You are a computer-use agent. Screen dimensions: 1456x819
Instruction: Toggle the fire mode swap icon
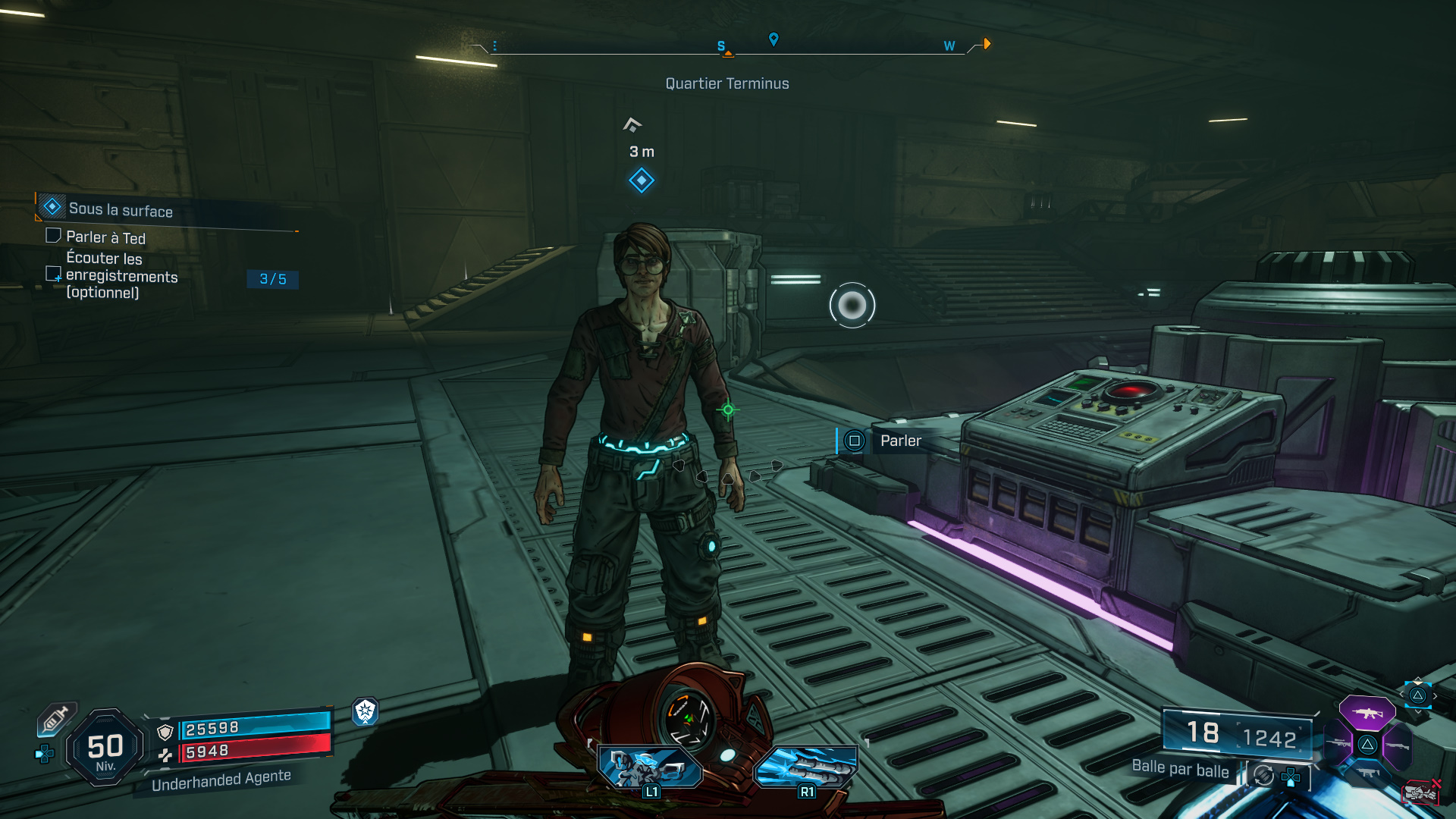tap(1263, 775)
